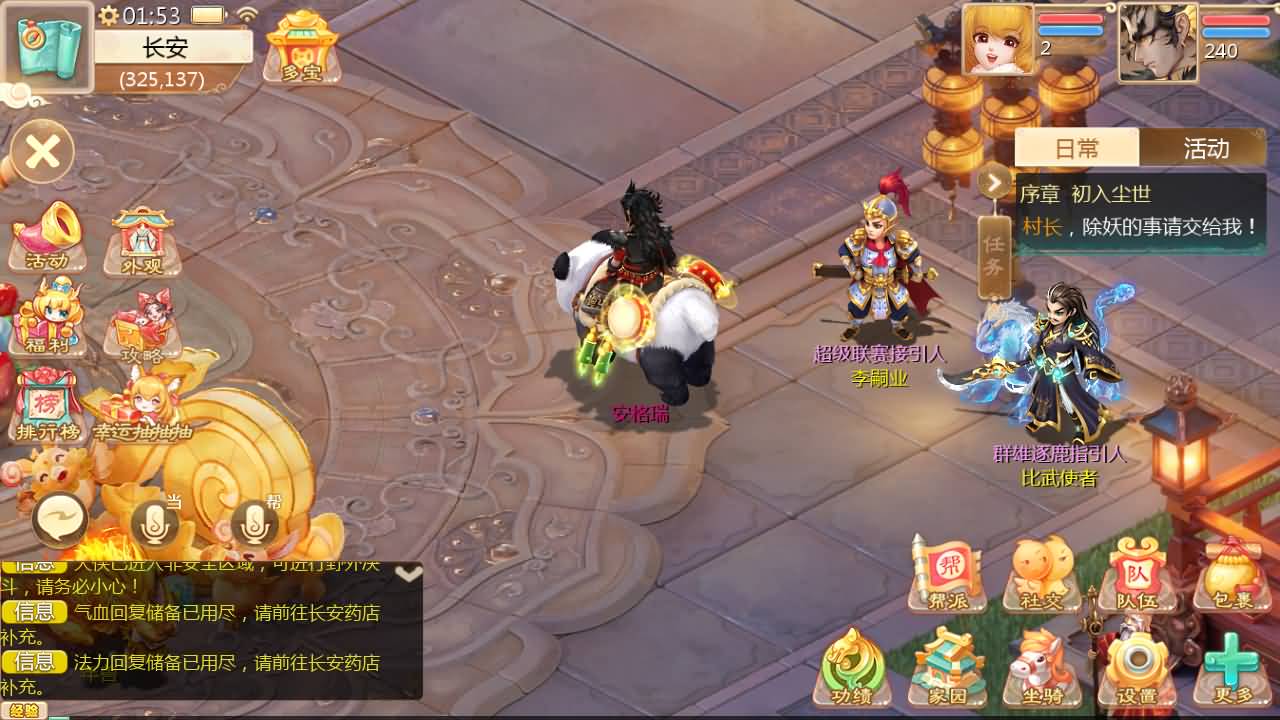The width and height of the screenshot is (1280, 720).
Task: Switch to the 日常 daily tab
Action: point(1077,148)
